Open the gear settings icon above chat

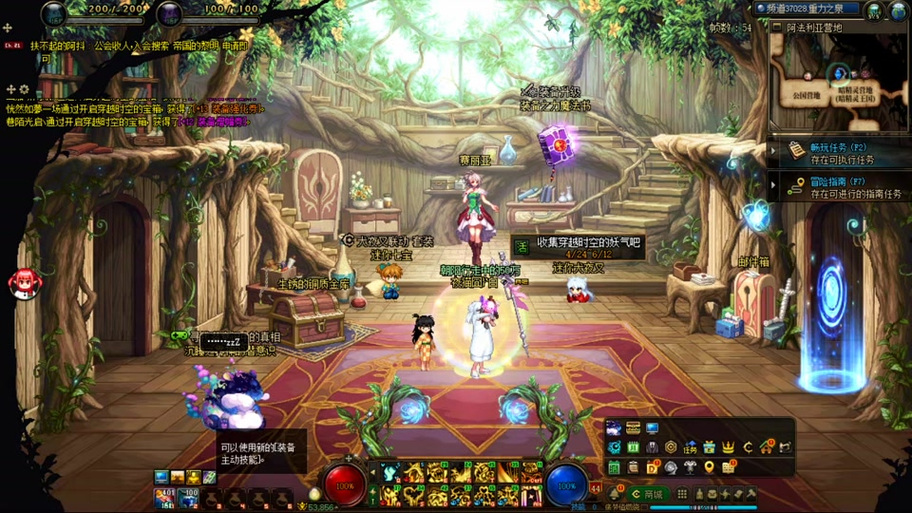25,90
